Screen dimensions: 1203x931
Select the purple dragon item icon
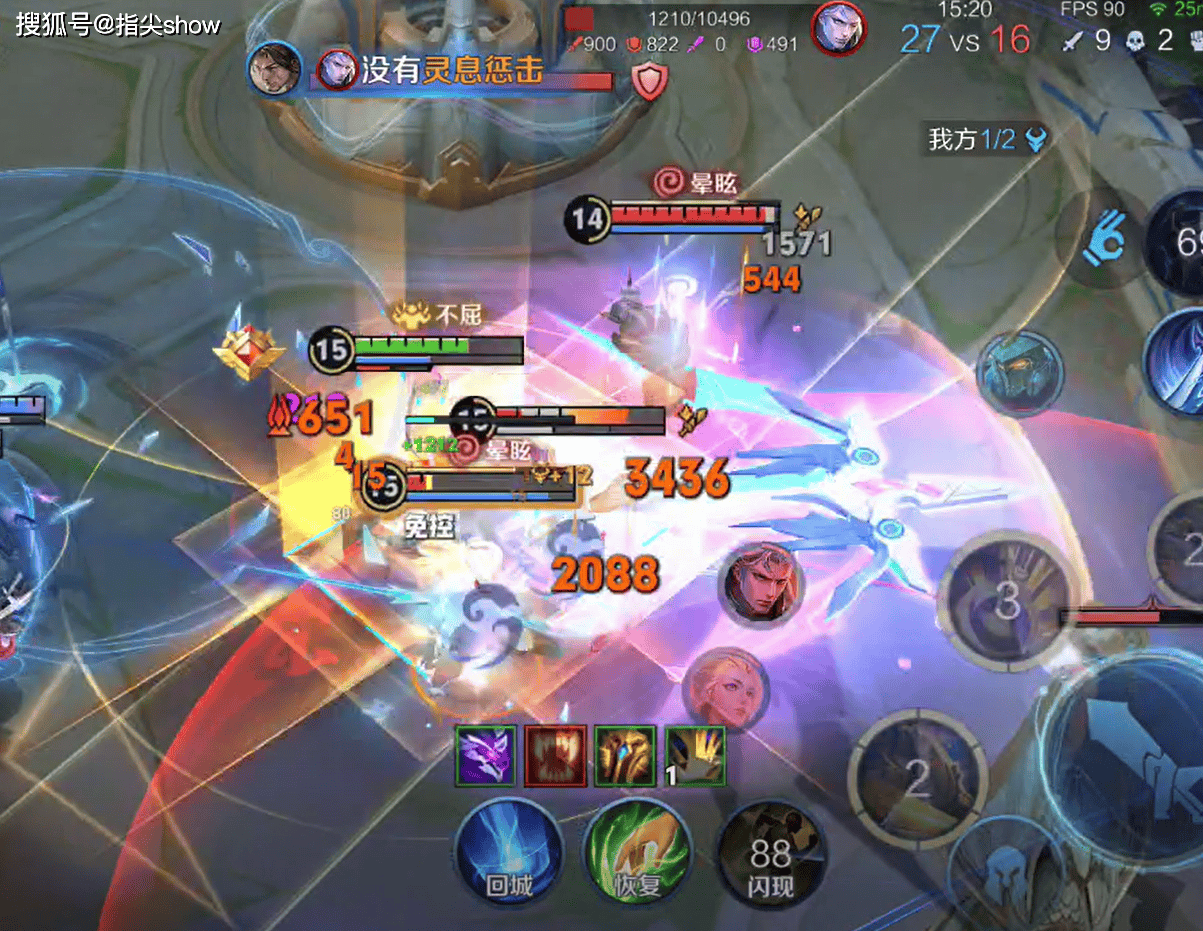pyautogui.click(x=486, y=755)
